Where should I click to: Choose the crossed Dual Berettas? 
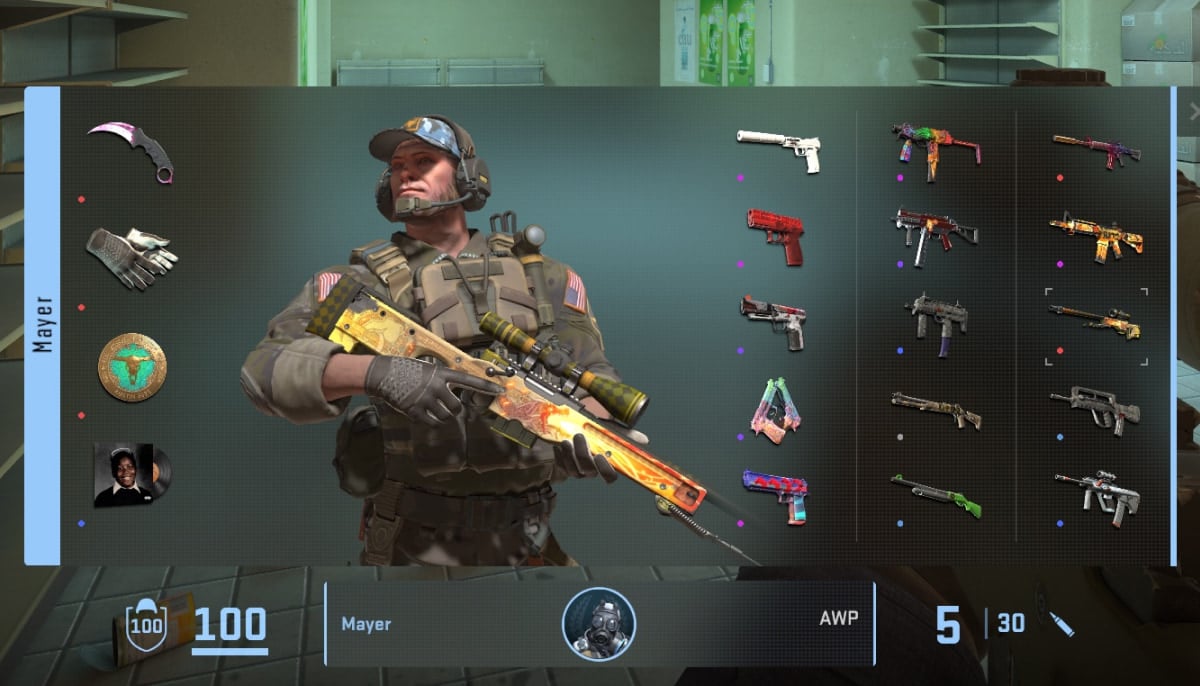click(776, 411)
